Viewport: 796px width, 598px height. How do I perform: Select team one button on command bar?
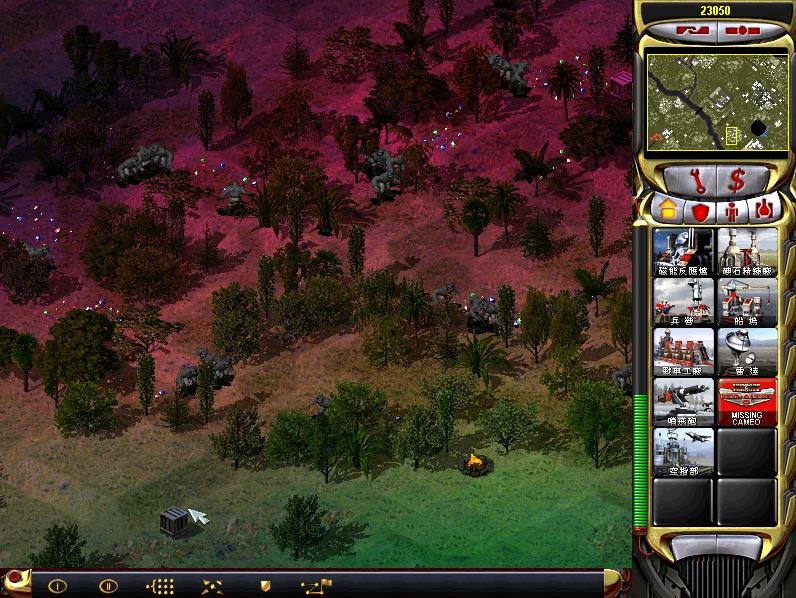coord(57,586)
